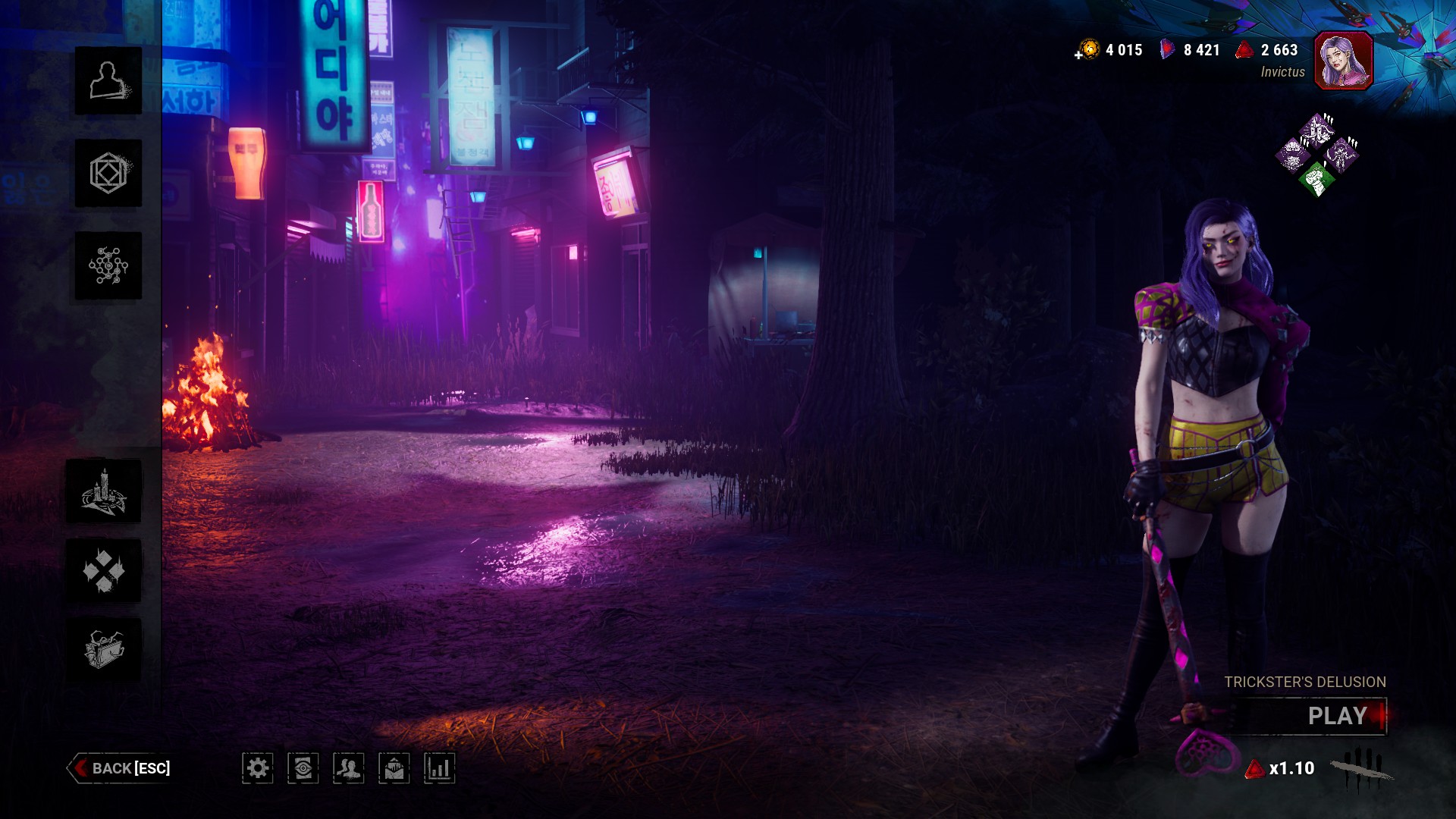Show statistics with the bar chart icon
This screenshot has width=1456, height=819.
(x=440, y=768)
